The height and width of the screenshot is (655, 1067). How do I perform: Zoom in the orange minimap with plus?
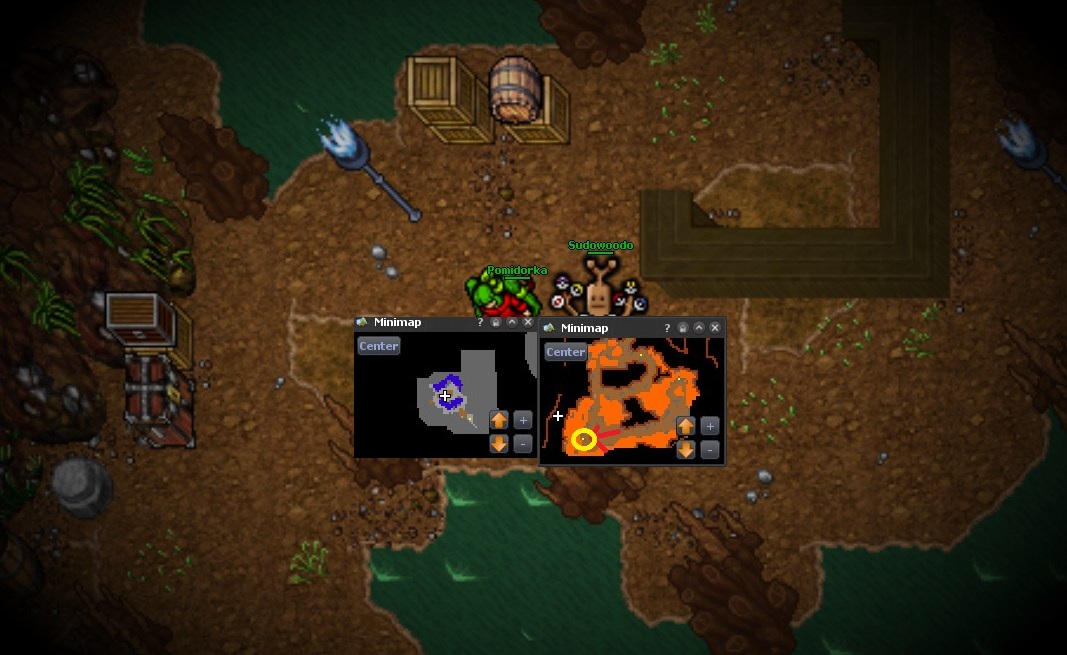pyautogui.click(x=709, y=426)
